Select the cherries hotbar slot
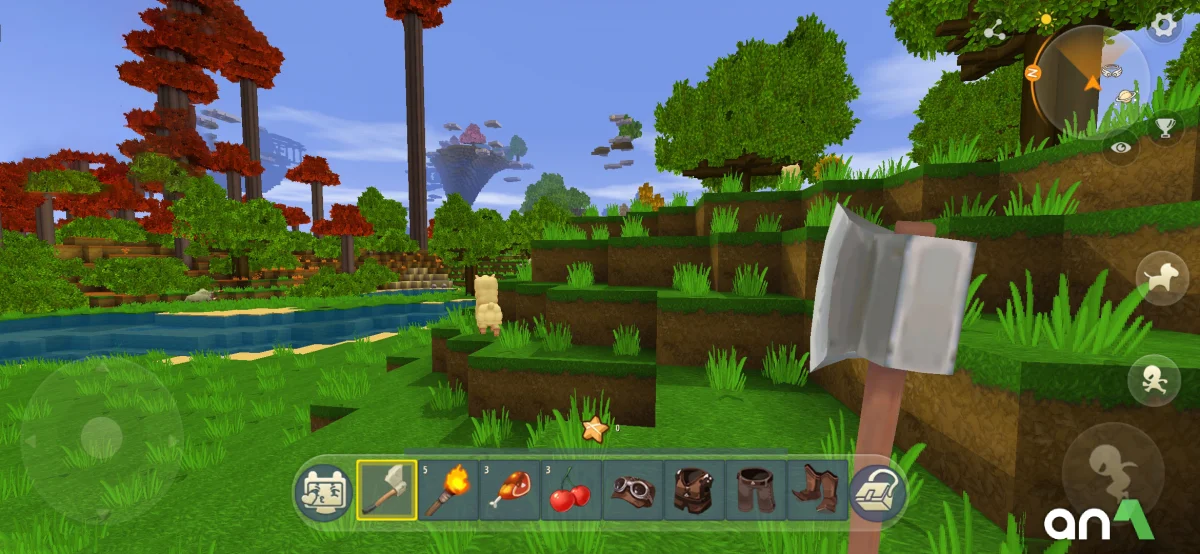The height and width of the screenshot is (554, 1200). tap(571, 490)
